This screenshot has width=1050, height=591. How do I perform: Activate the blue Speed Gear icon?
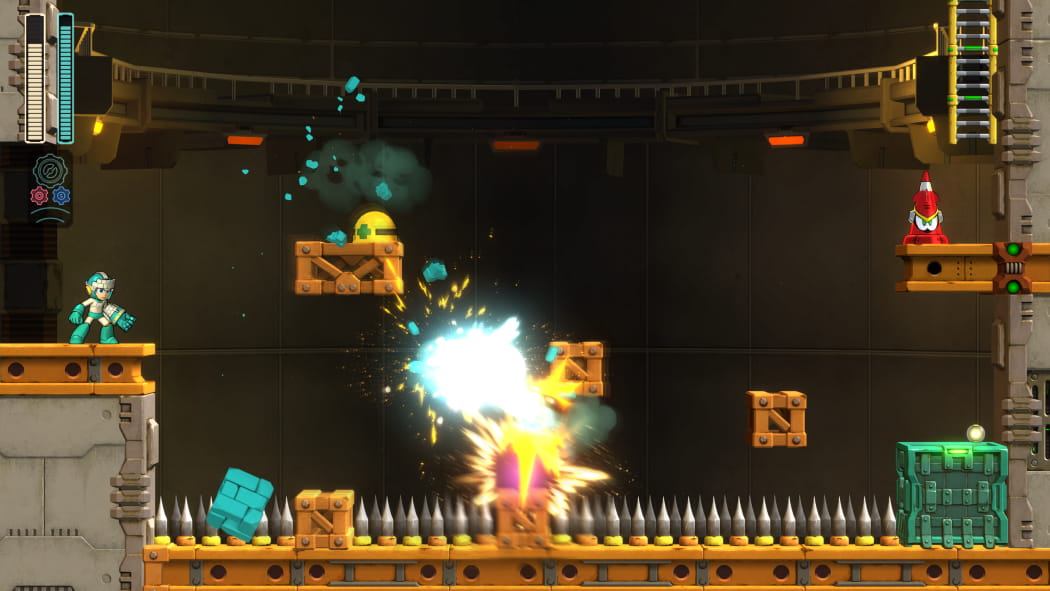(x=61, y=195)
